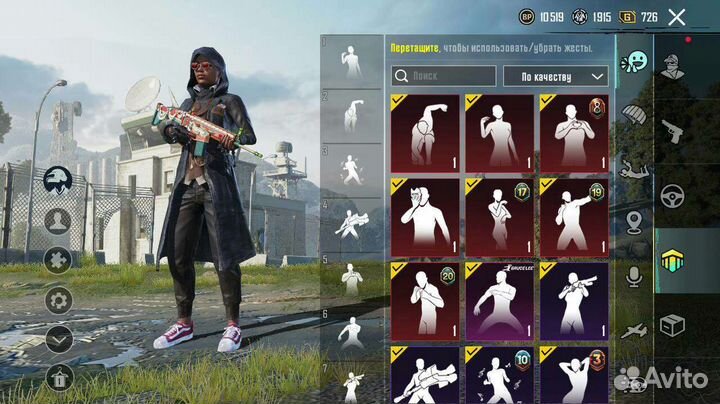Open the gear settings icon beside the character
Image resolution: width=720 pixels, height=404 pixels.
click(x=59, y=299)
